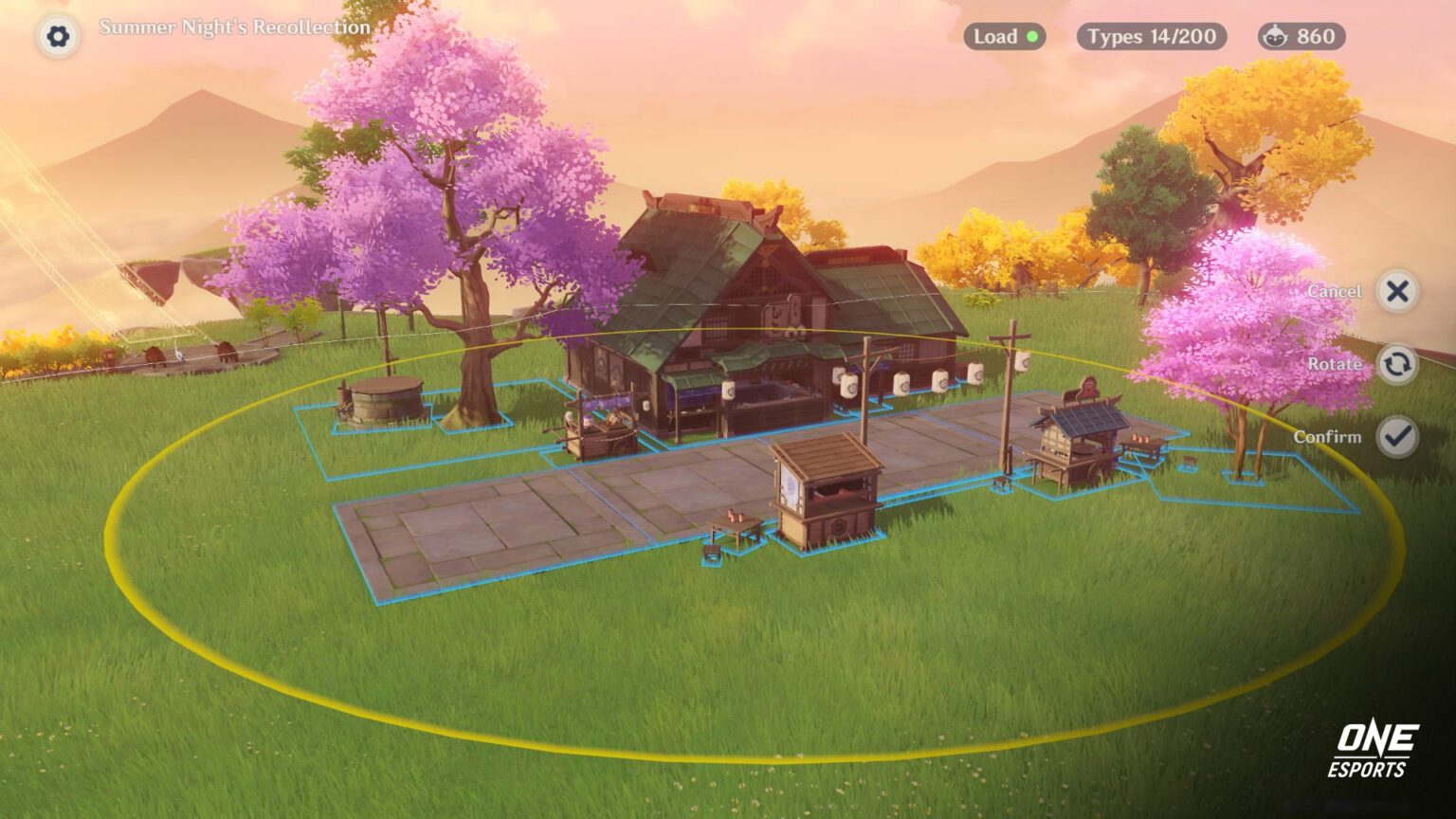Image resolution: width=1456 pixels, height=819 pixels.
Task: Confirm the furnishing placement
Action: [1396, 437]
